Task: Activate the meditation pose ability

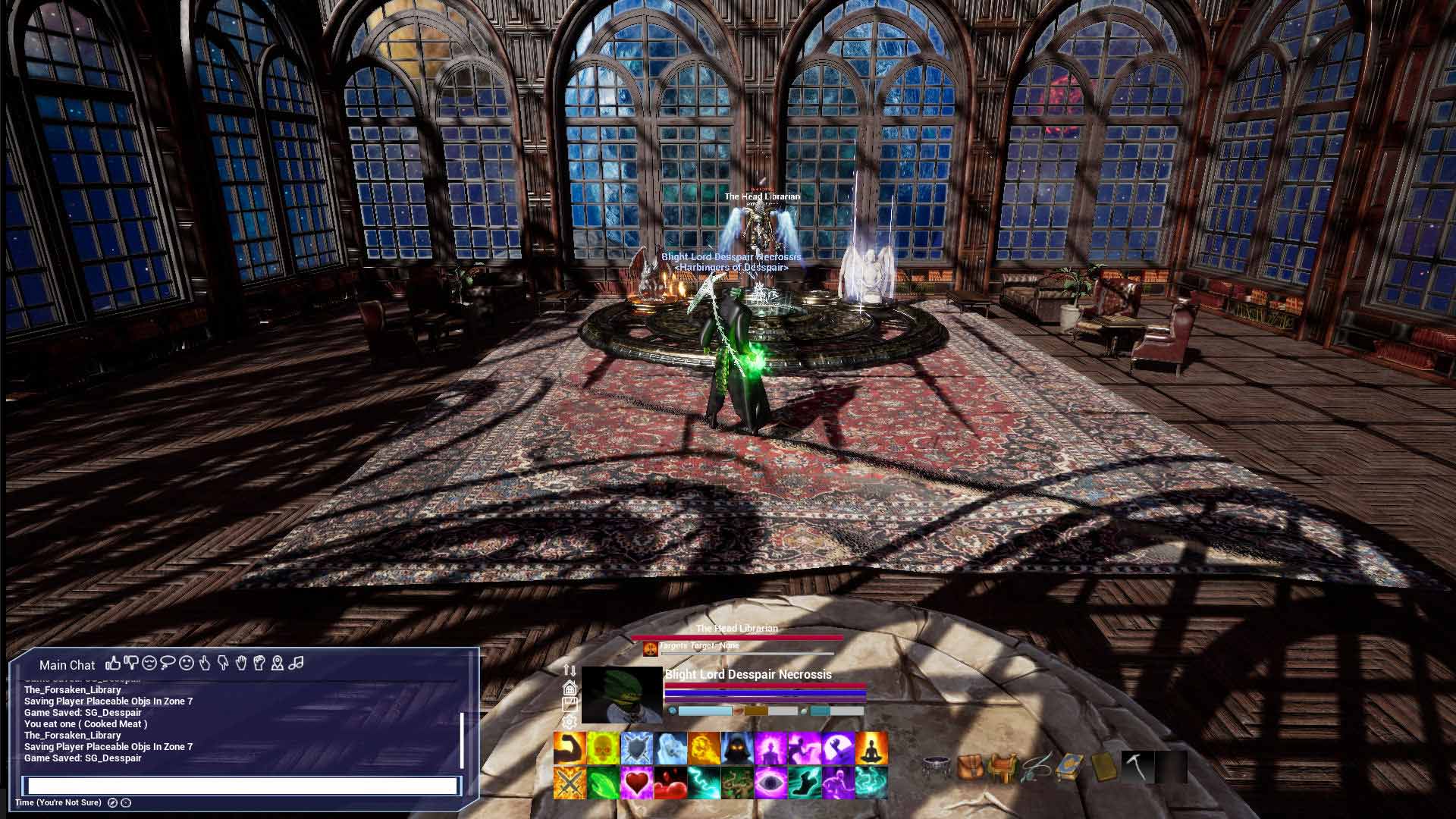Action: 871,748
